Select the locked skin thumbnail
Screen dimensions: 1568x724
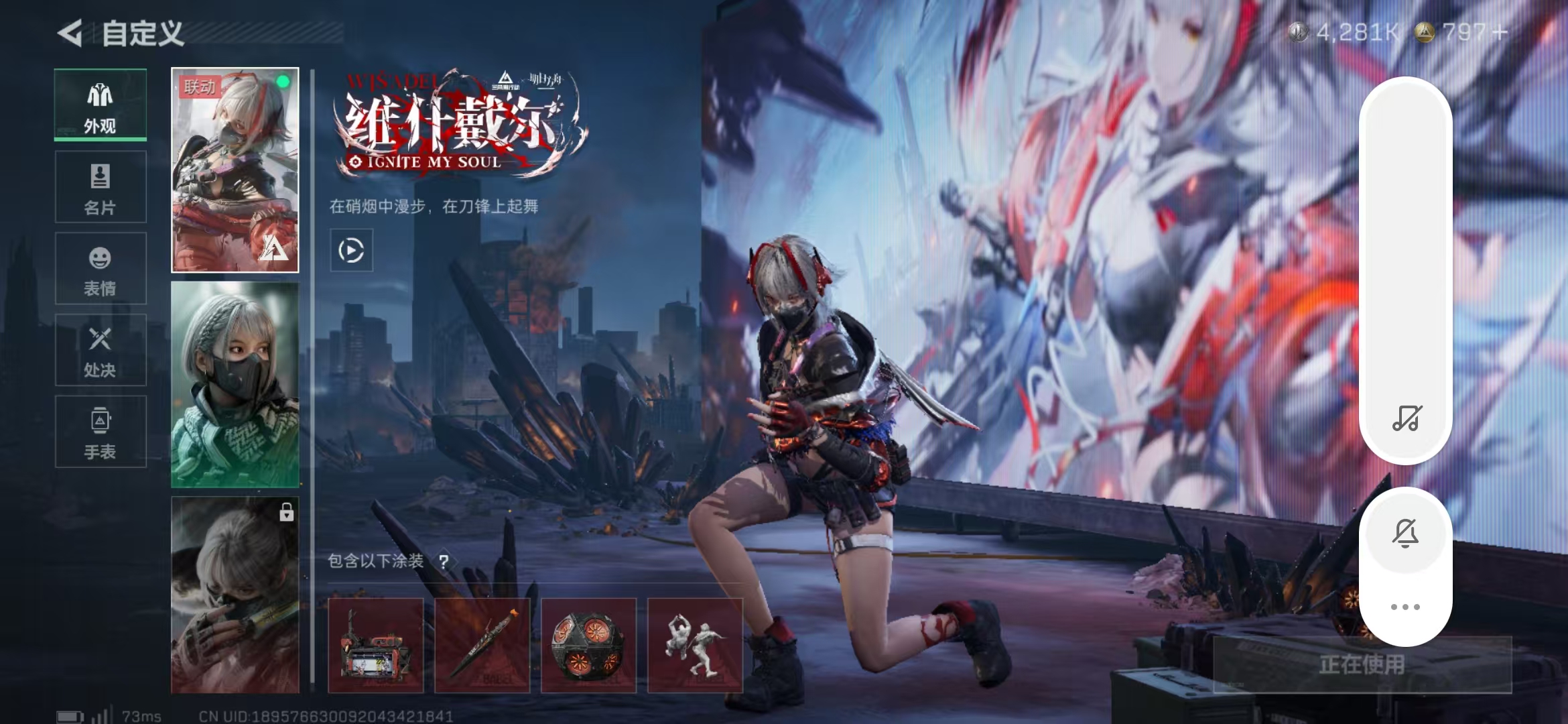click(235, 595)
